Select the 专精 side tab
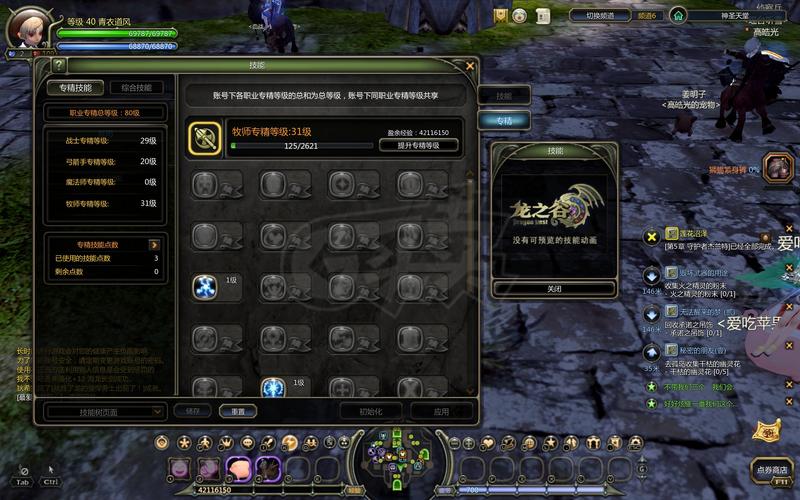This screenshot has width=800, height=500. click(504, 120)
